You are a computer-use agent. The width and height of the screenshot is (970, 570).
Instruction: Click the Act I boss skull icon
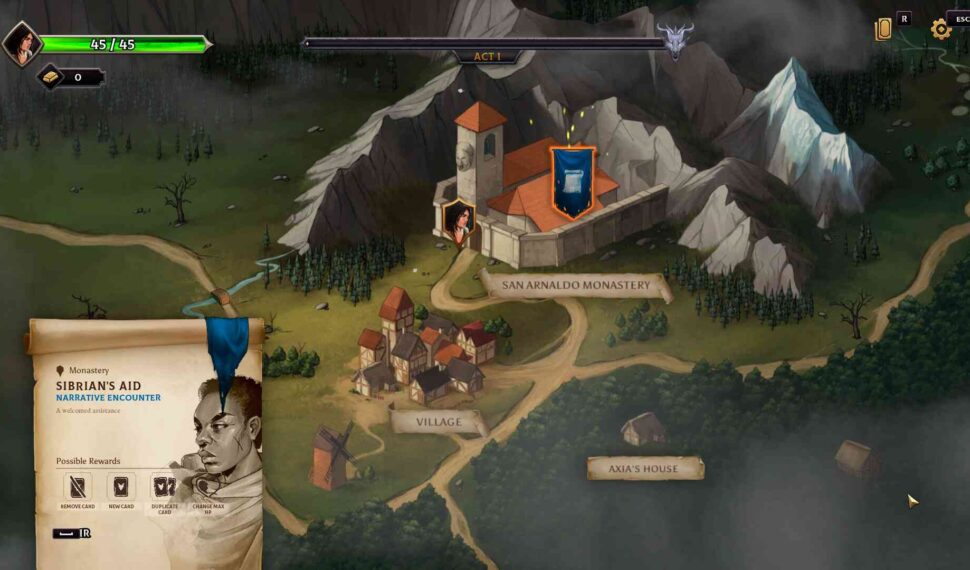click(675, 42)
